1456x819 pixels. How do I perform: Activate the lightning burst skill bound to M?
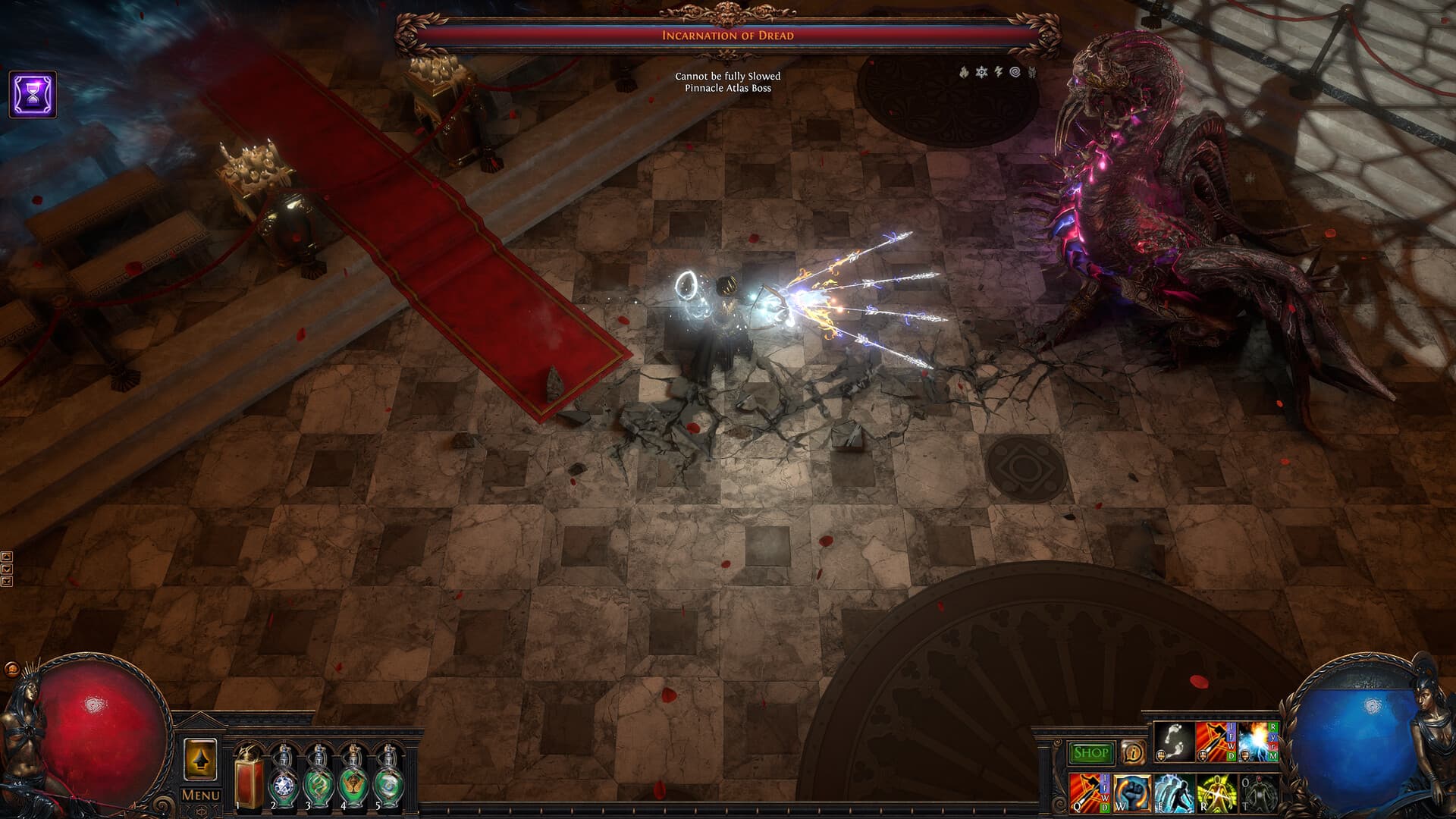pos(1257,742)
